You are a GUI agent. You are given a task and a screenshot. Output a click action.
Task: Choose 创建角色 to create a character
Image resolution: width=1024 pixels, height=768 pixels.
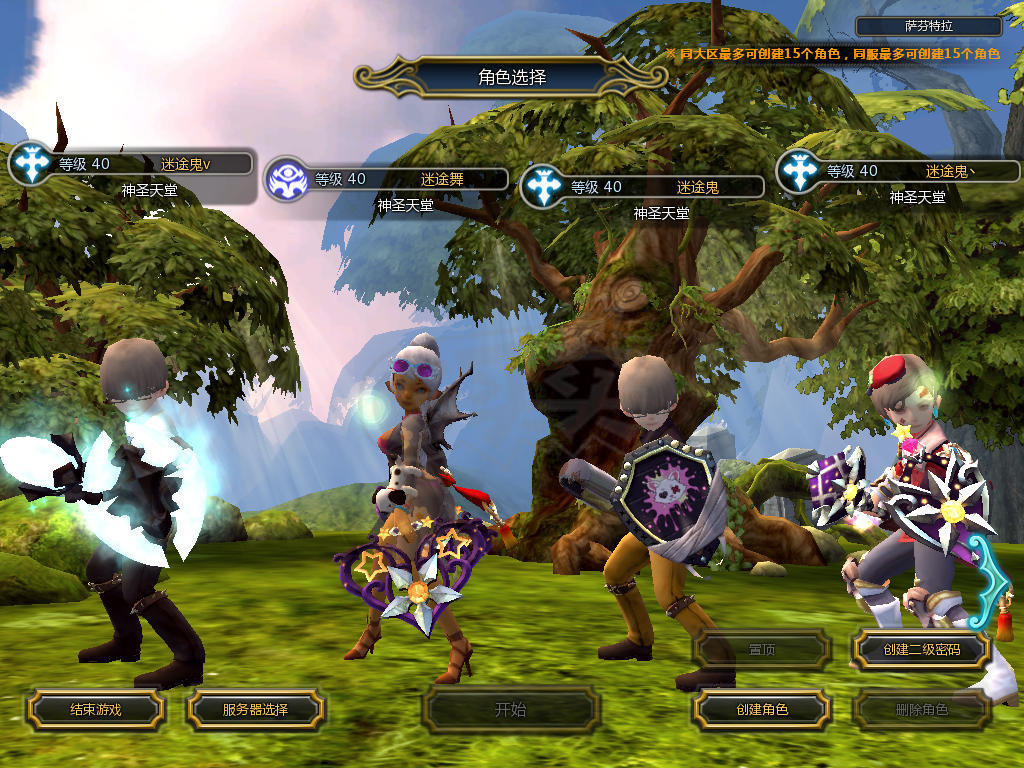coord(762,710)
